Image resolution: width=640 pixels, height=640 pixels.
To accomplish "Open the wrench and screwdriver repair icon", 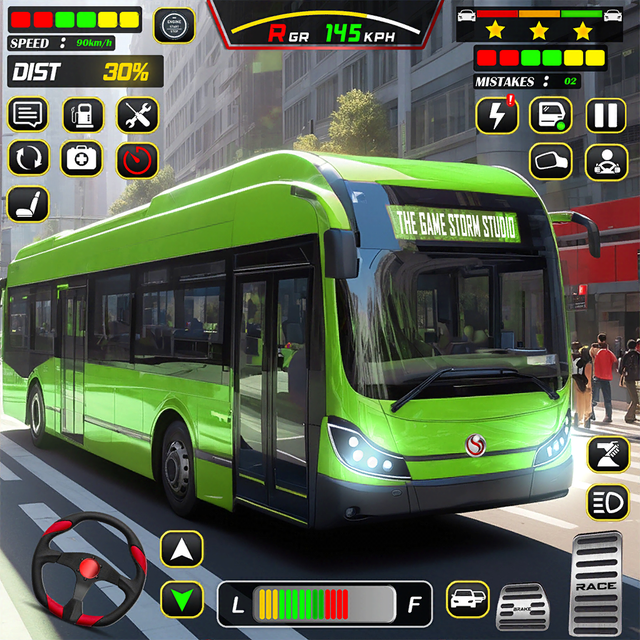I will click(x=138, y=114).
